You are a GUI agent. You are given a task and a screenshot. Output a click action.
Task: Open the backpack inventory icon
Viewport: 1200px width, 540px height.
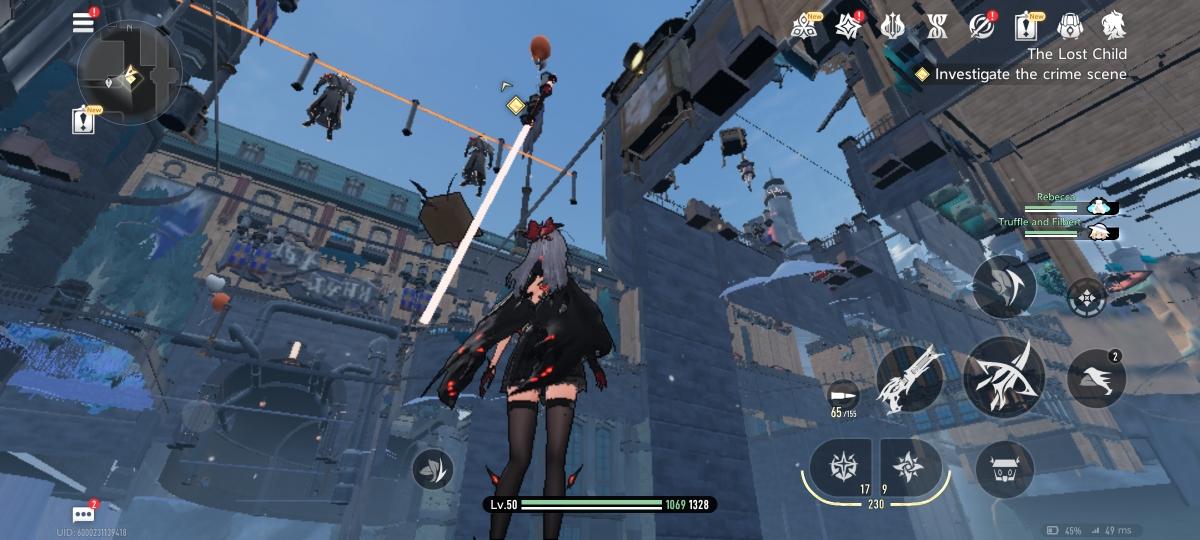[1071, 26]
